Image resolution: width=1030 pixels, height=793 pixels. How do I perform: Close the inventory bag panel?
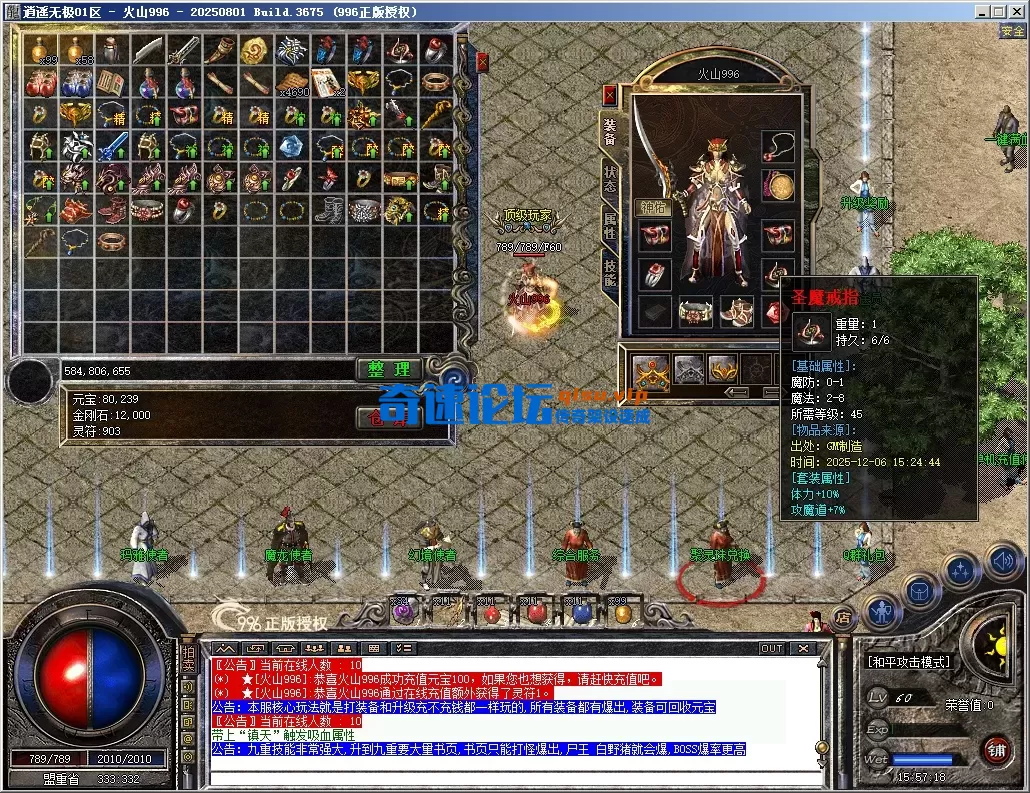coord(482,62)
